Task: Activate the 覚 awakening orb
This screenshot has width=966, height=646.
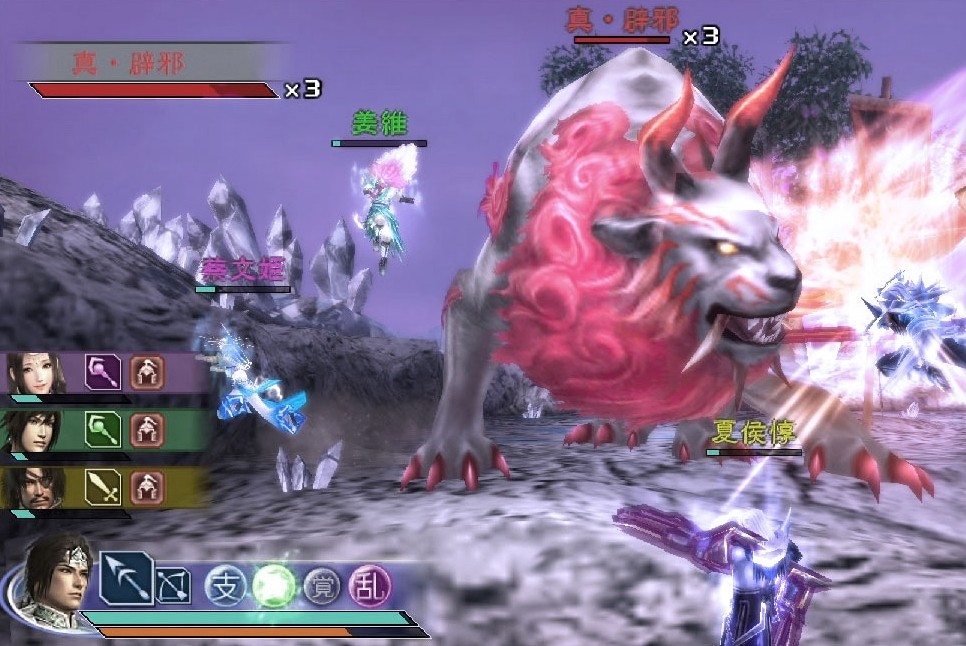Action: coord(322,586)
